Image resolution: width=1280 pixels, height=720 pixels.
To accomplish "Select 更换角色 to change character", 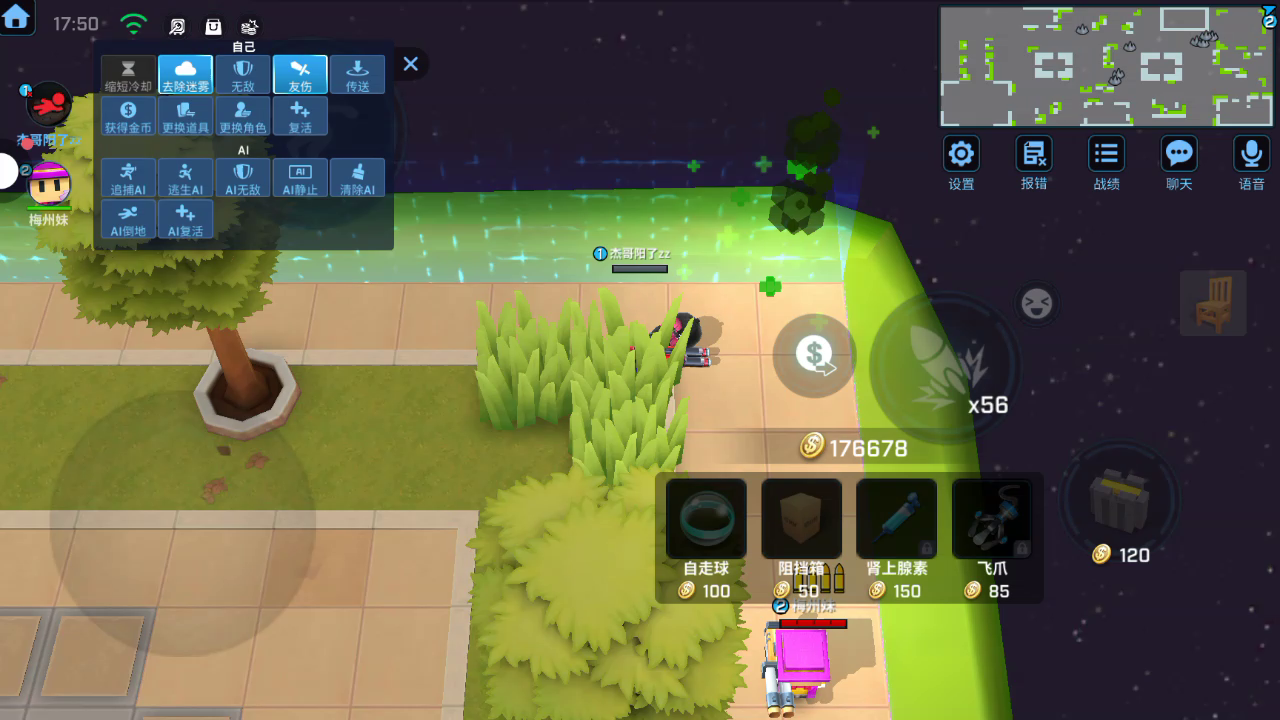I will 243,116.
